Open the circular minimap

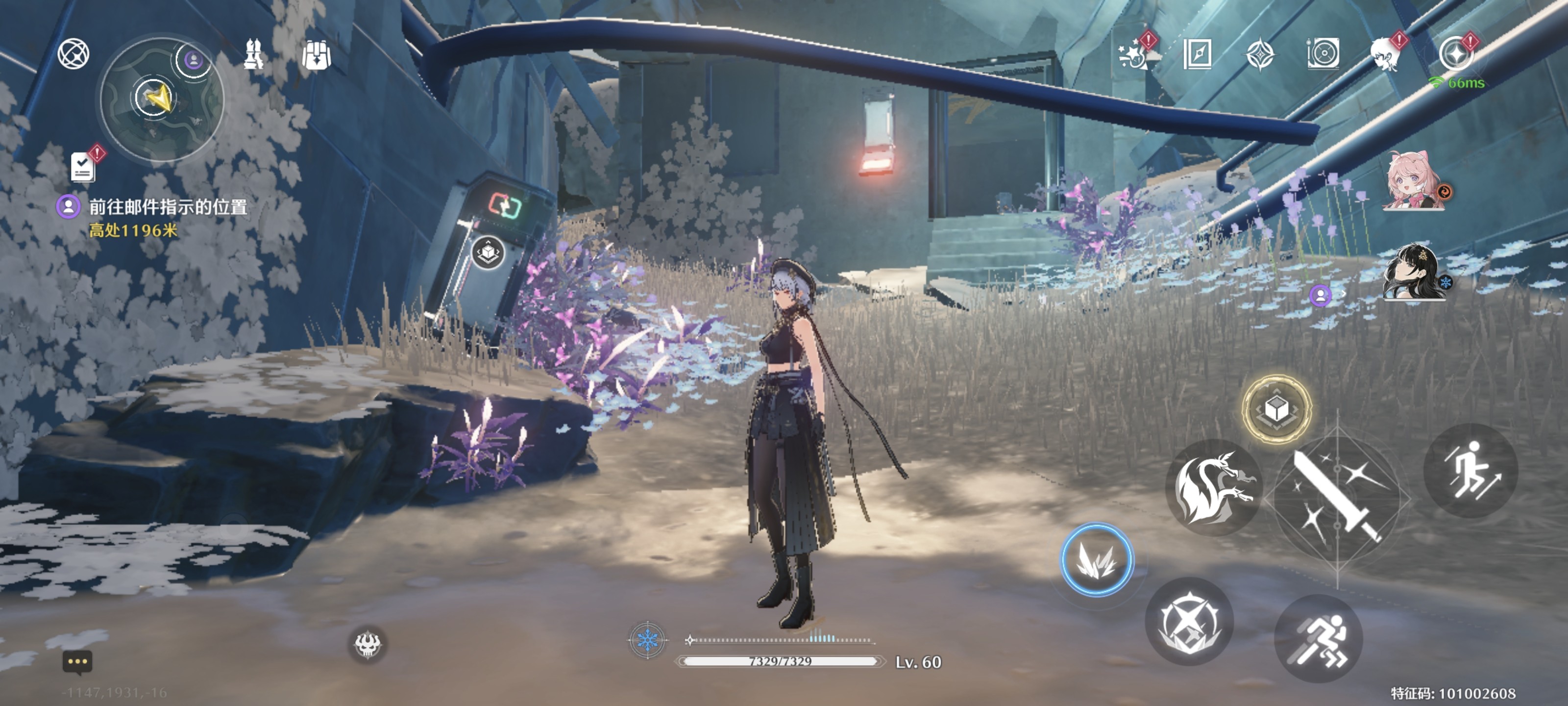click(x=161, y=99)
